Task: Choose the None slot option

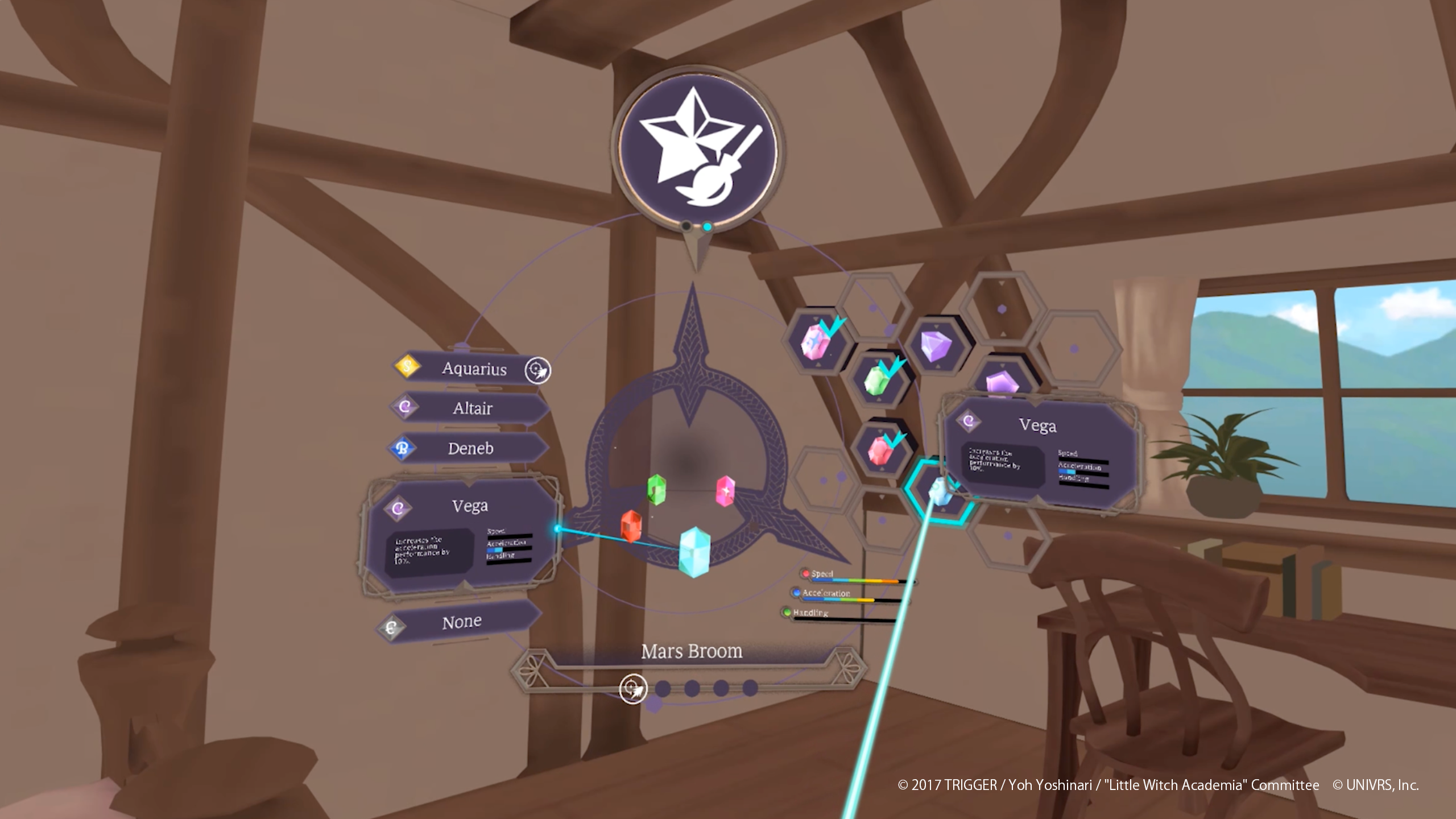Action: click(462, 621)
